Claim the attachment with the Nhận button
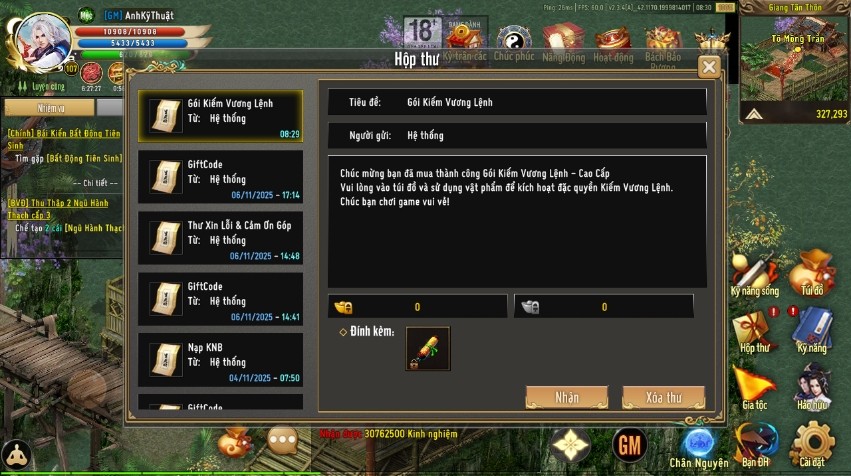This screenshot has width=851, height=476. pyautogui.click(x=567, y=397)
